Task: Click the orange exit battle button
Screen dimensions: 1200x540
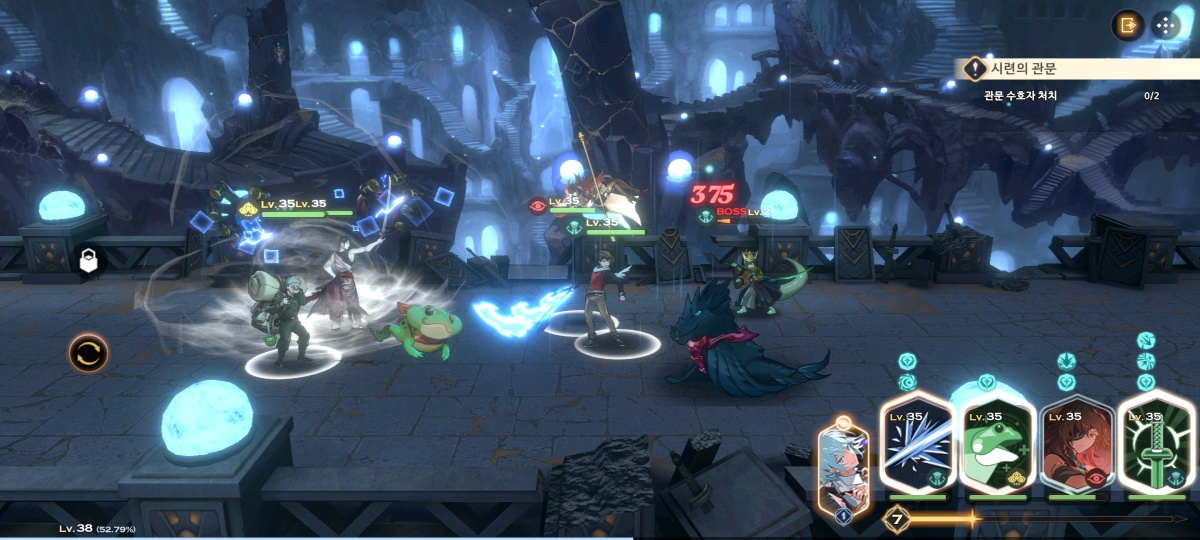Action: (1128, 26)
